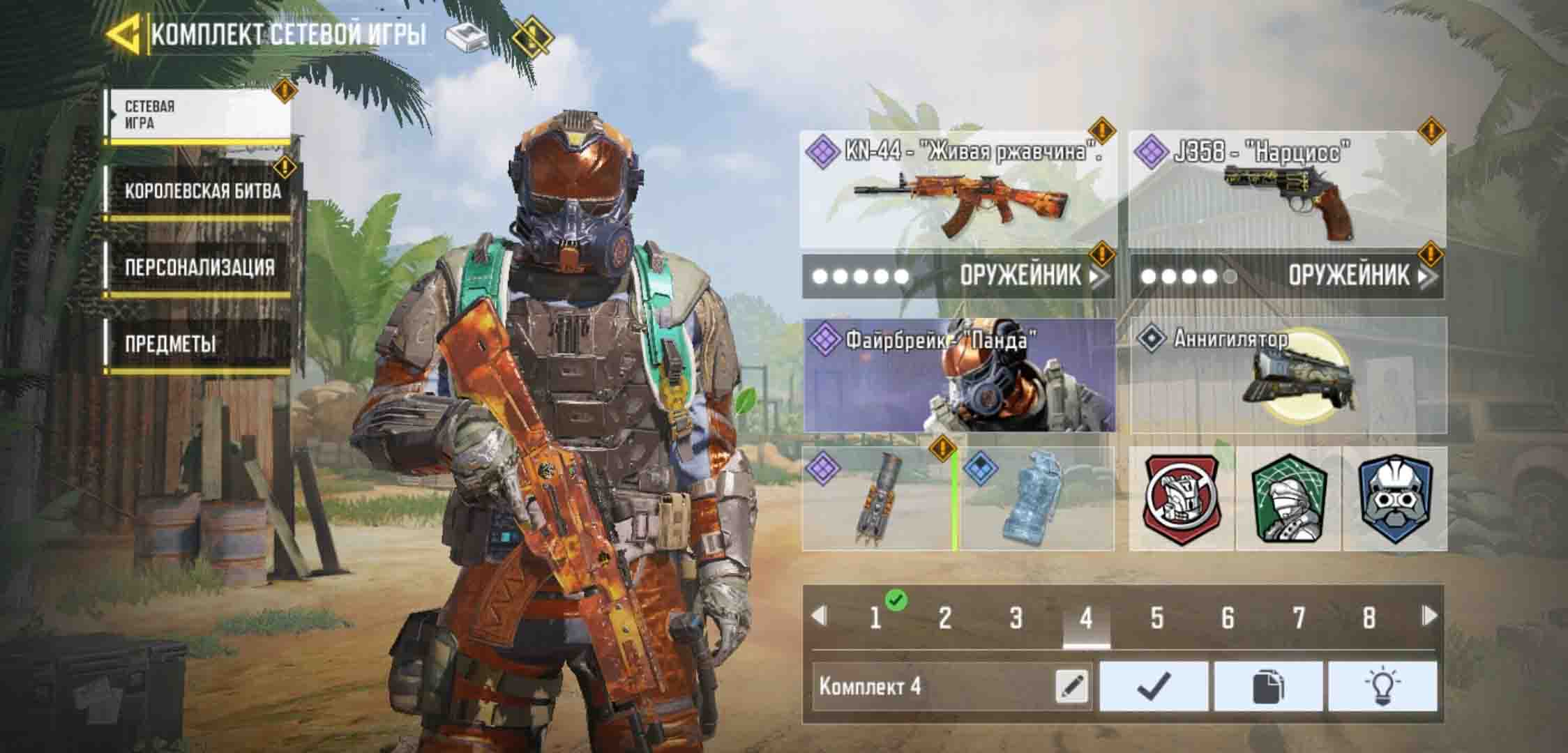1568x753 pixels.
Task: Rename Комплект 4 with the pencil icon
Action: pyautogui.click(x=1072, y=687)
